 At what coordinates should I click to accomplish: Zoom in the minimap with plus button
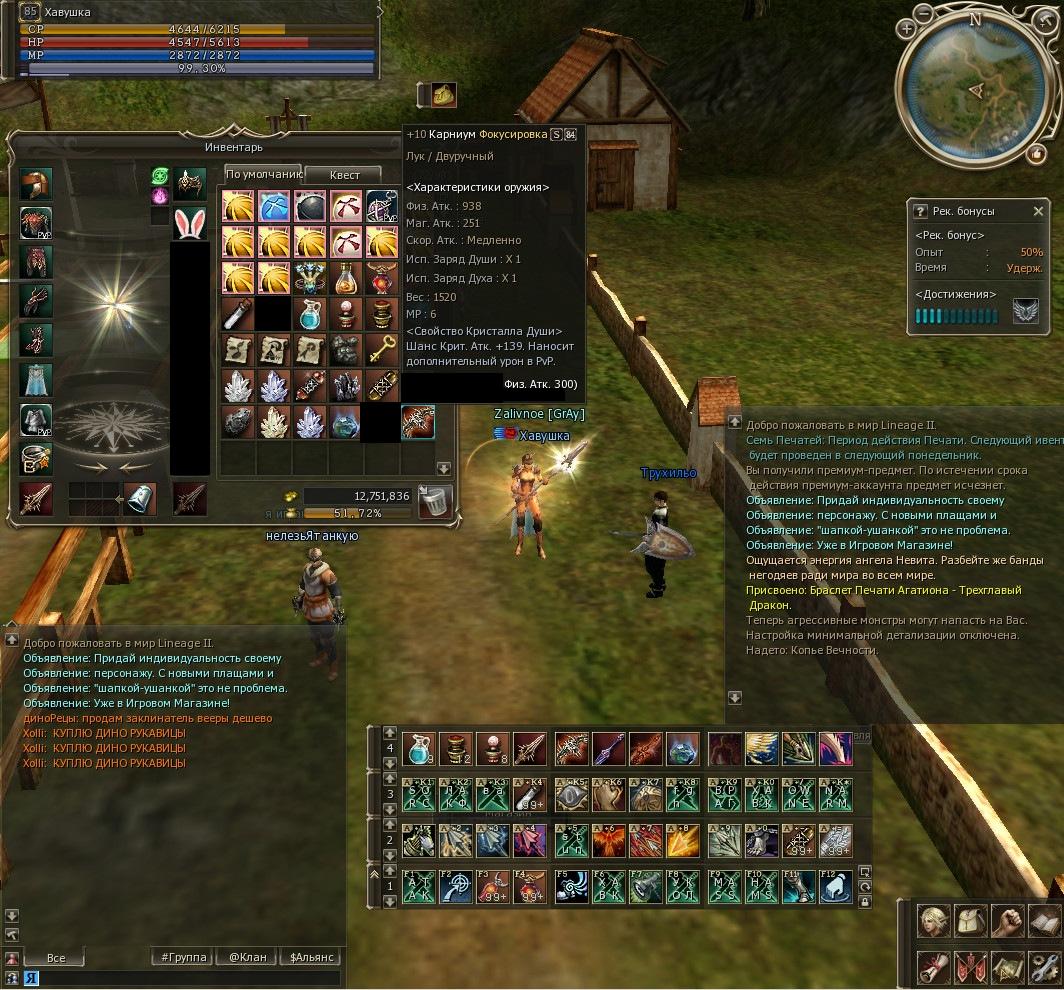(x=908, y=30)
